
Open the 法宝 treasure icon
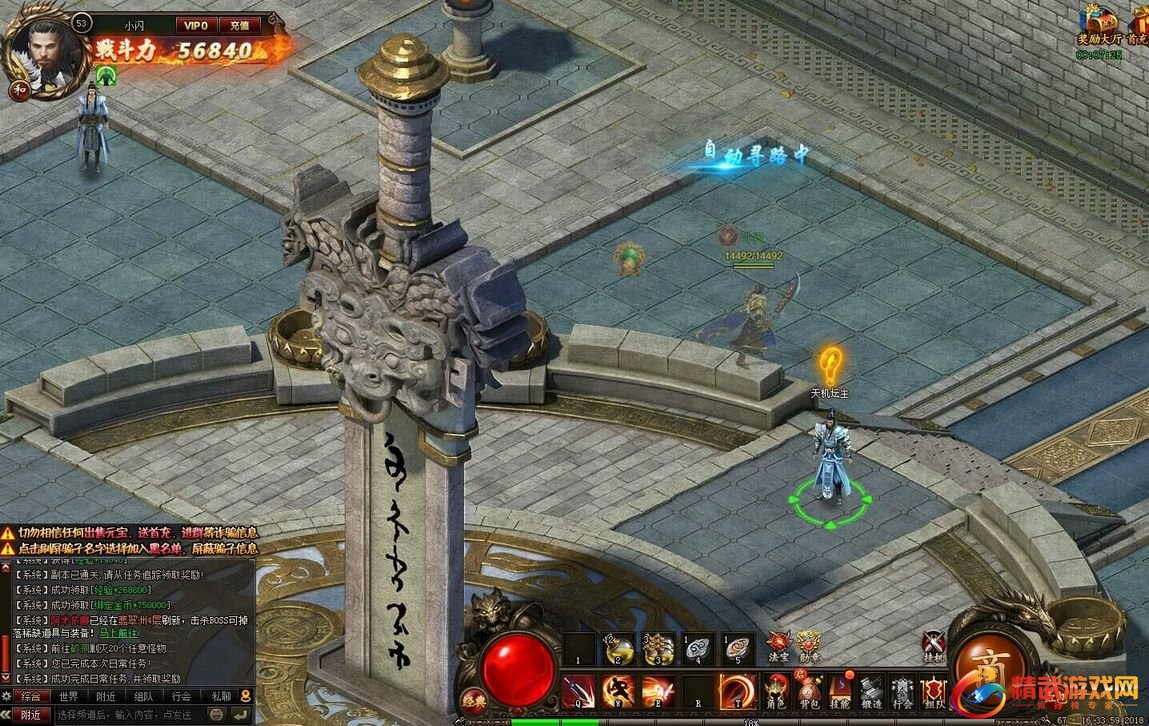pyautogui.click(x=777, y=645)
